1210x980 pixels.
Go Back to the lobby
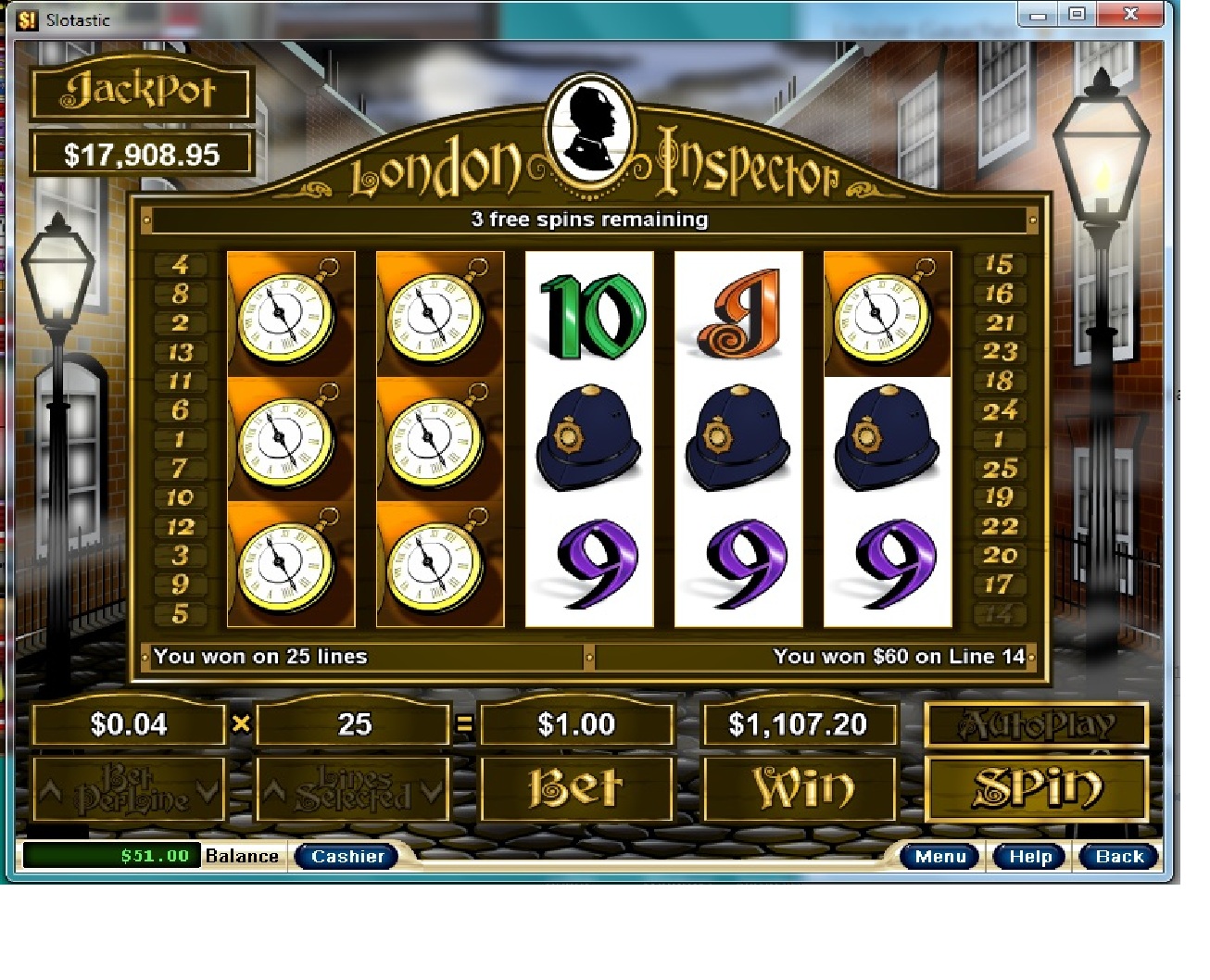[1118, 857]
